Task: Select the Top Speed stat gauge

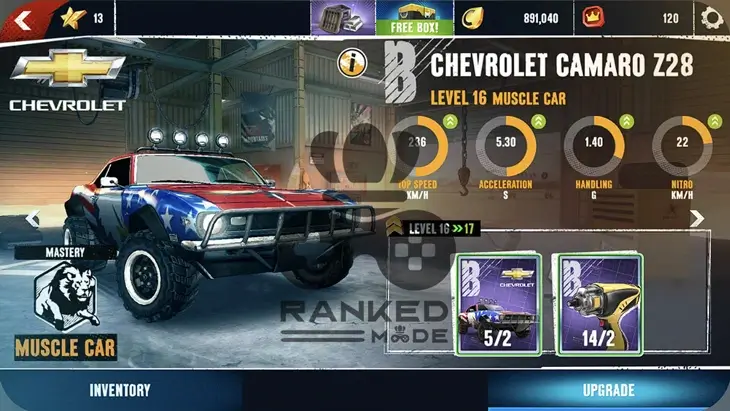Action: point(417,150)
